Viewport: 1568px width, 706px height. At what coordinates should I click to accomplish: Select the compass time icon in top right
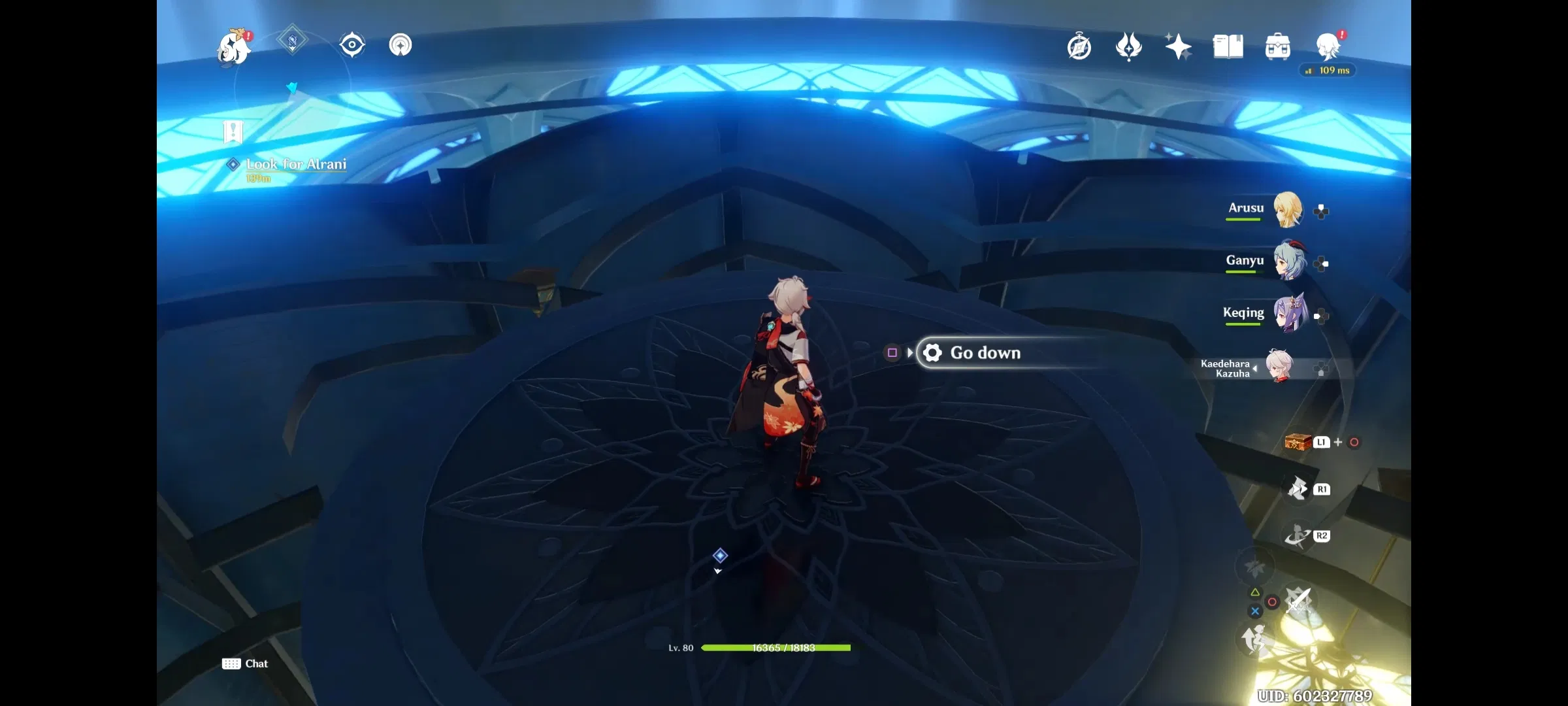click(1080, 46)
